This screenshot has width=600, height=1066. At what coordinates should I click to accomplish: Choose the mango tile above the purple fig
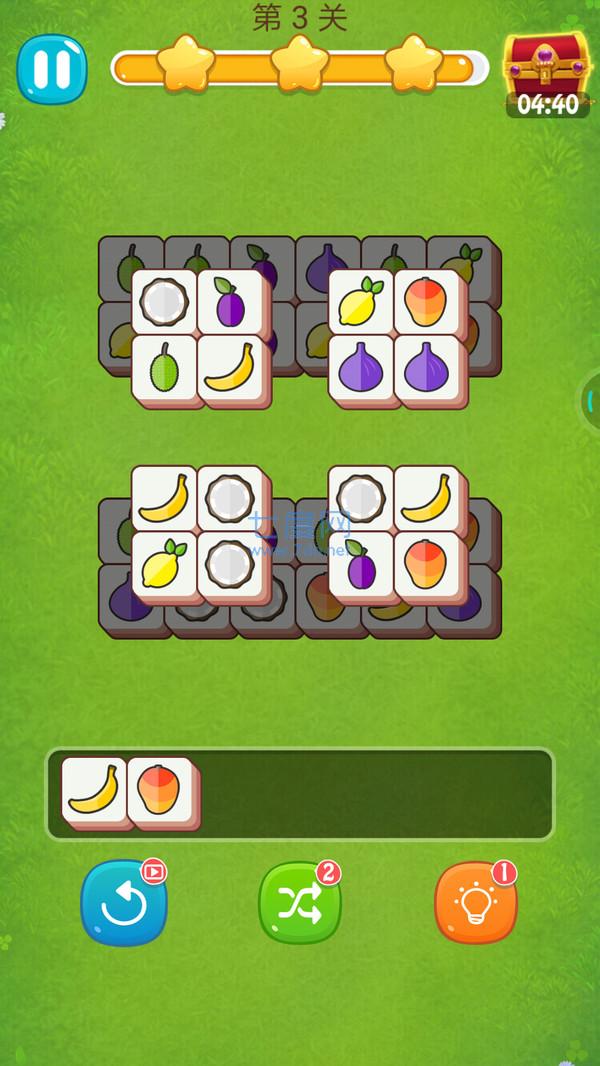coord(427,300)
